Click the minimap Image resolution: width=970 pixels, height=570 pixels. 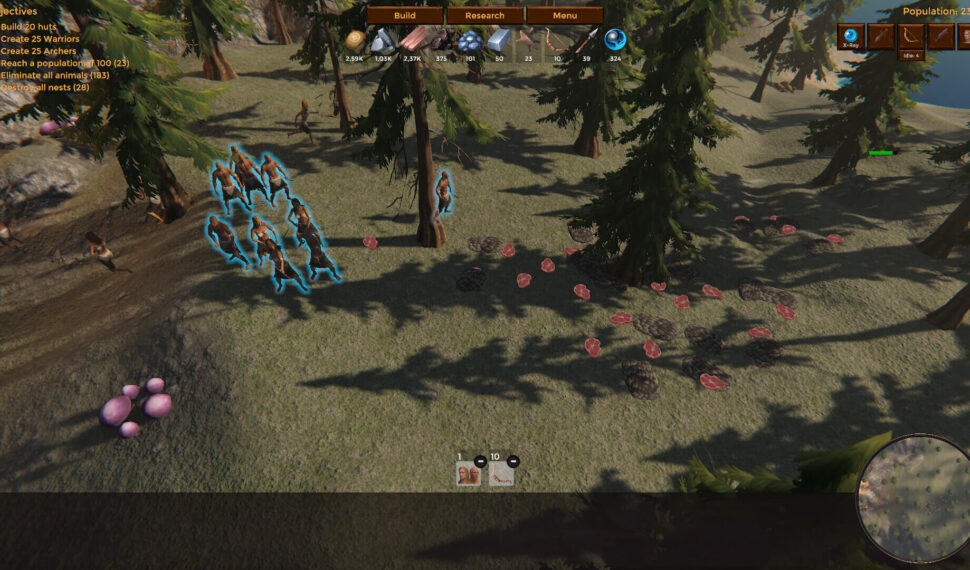915,498
